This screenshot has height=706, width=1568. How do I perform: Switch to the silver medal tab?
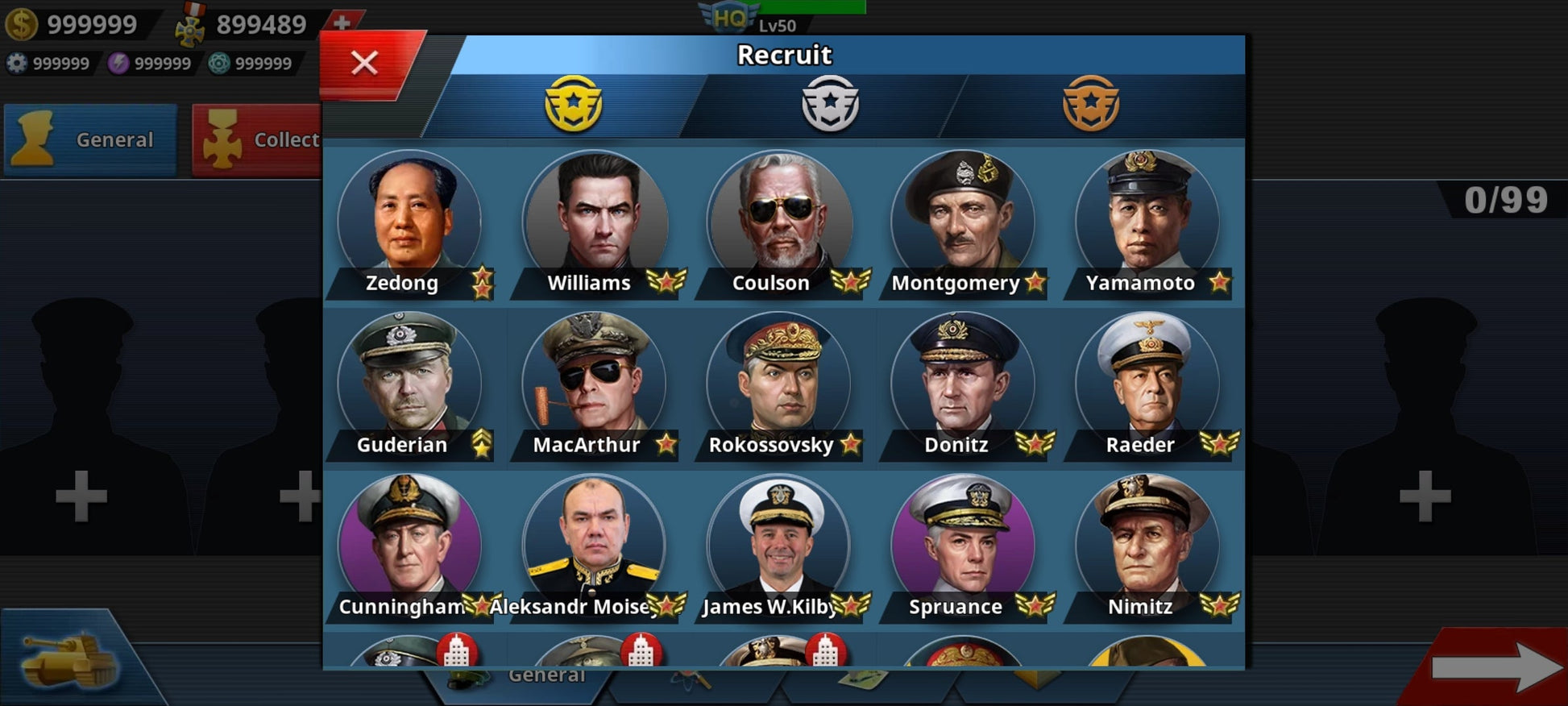tap(830, 104)
